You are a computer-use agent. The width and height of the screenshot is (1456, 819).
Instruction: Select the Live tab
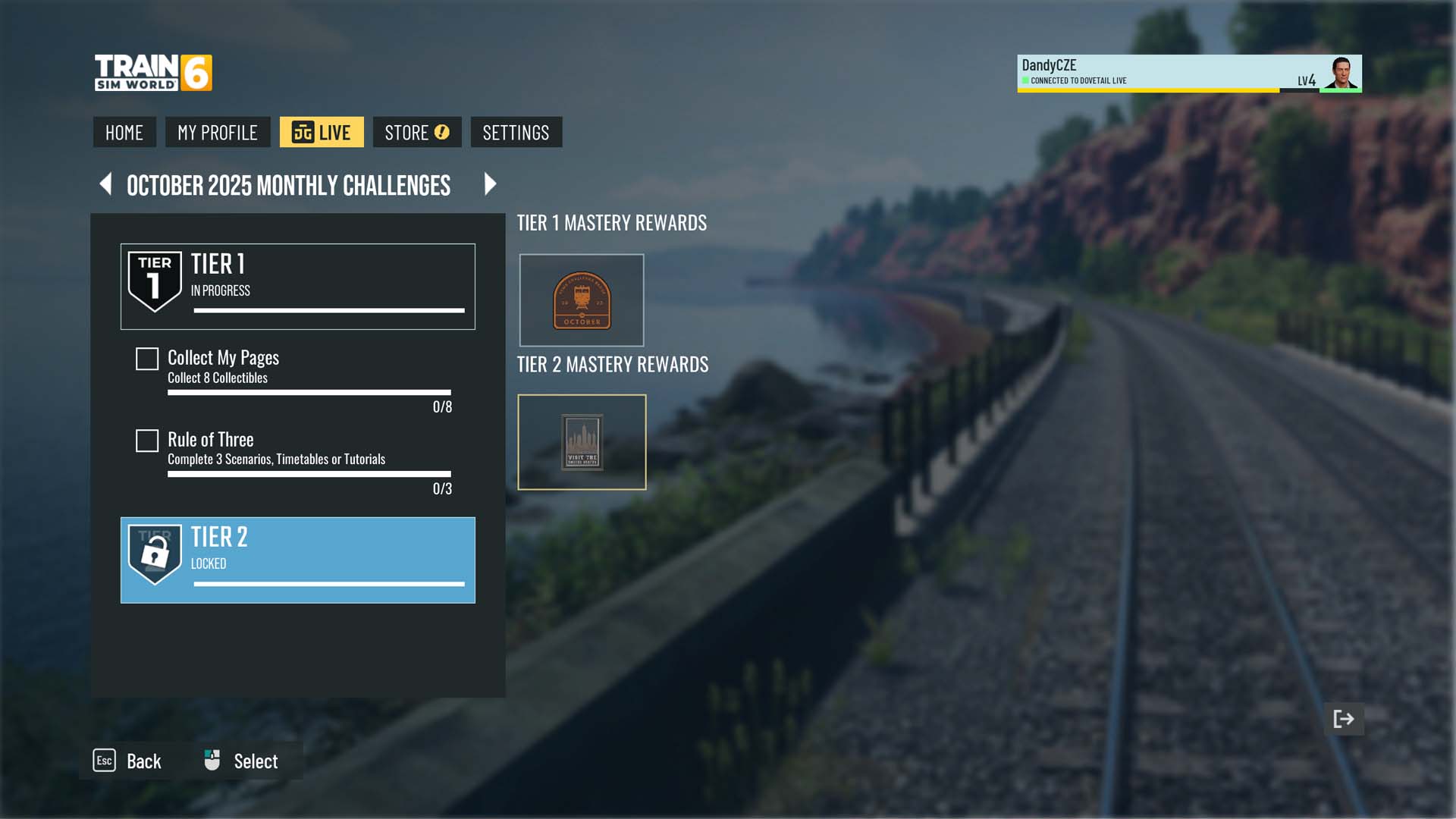(322, 133)
